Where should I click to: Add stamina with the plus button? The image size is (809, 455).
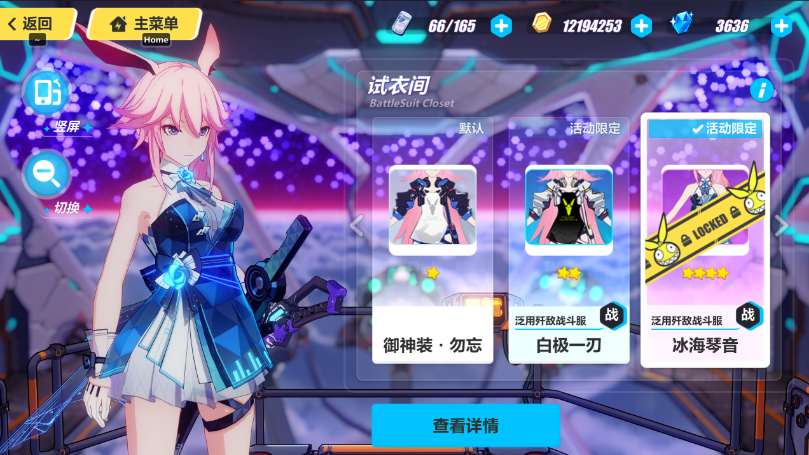[501, 26]
